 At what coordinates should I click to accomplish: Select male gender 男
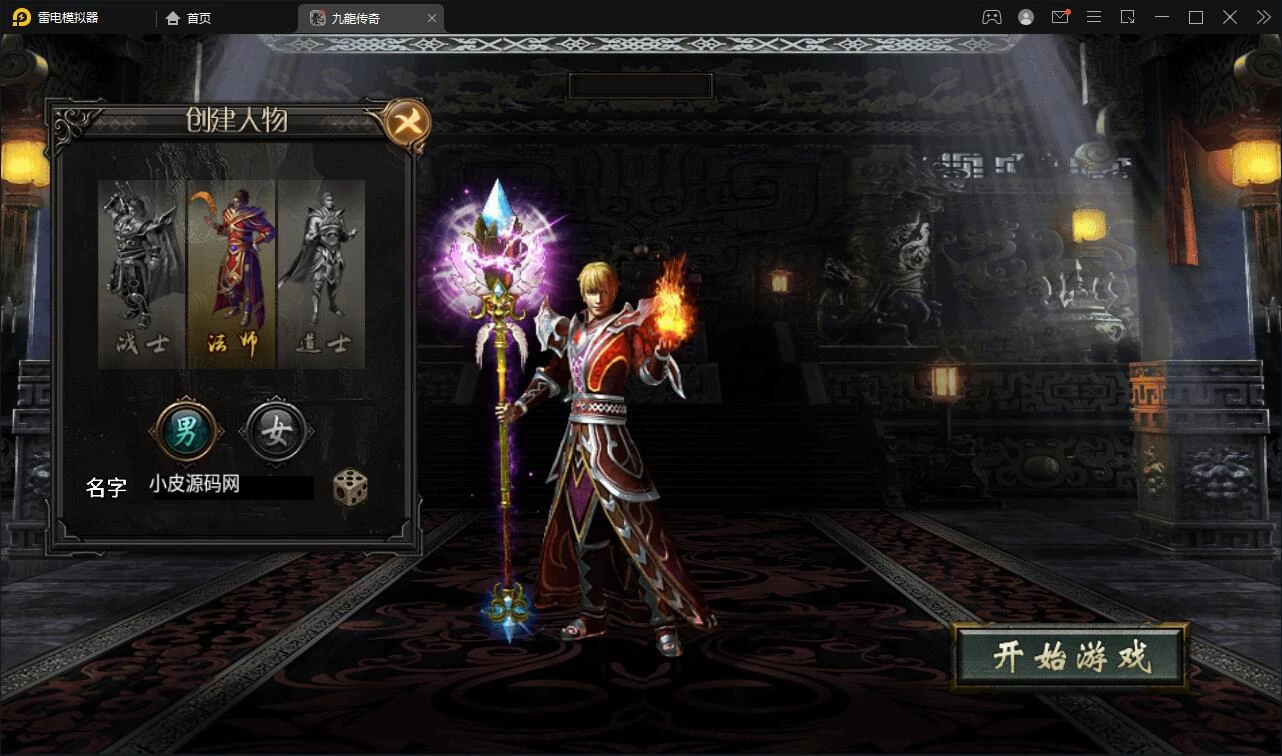186,432
